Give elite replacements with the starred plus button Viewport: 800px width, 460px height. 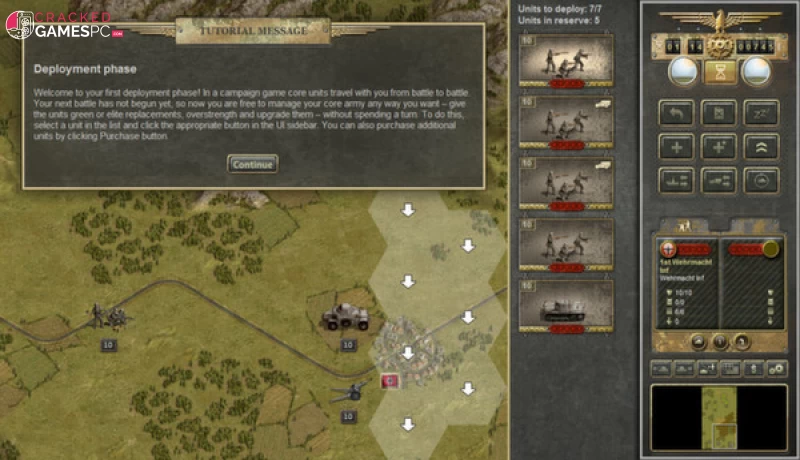[718, 146]
